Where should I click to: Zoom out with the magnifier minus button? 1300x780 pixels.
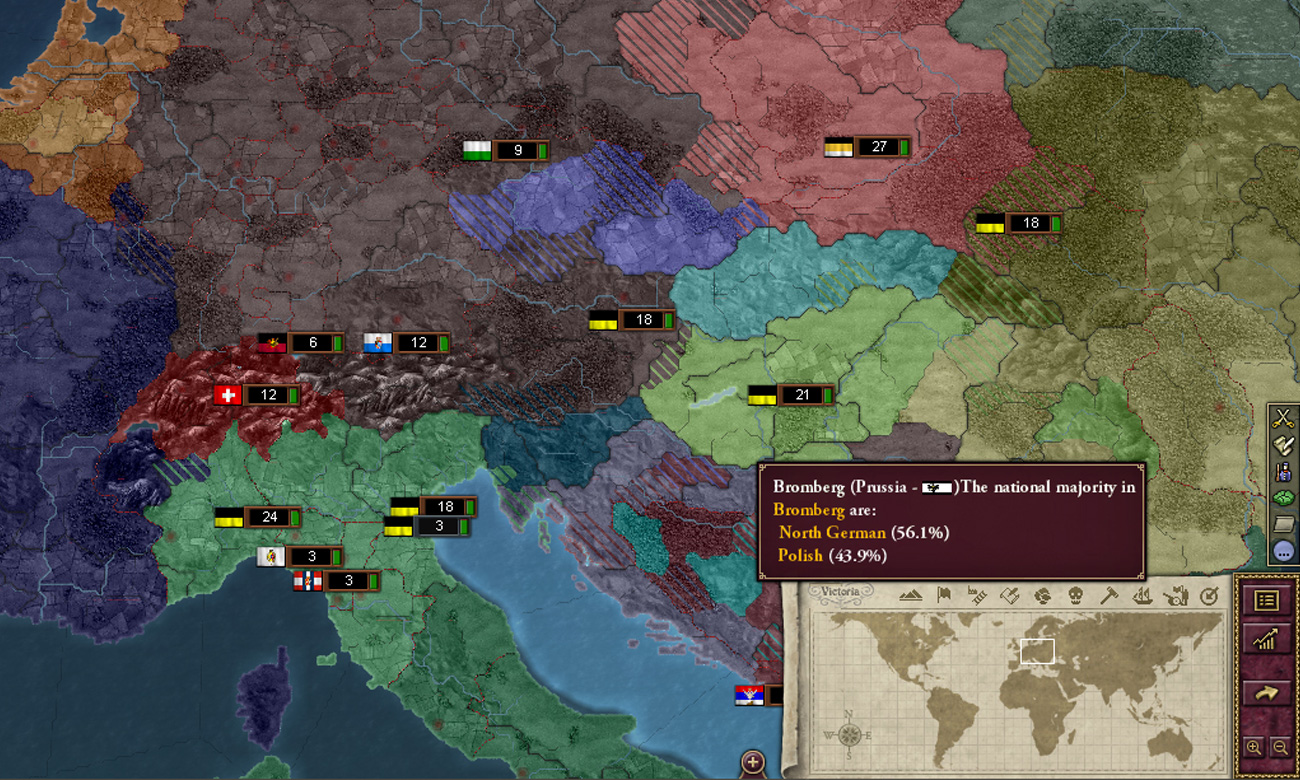(x=1279, y=747)
